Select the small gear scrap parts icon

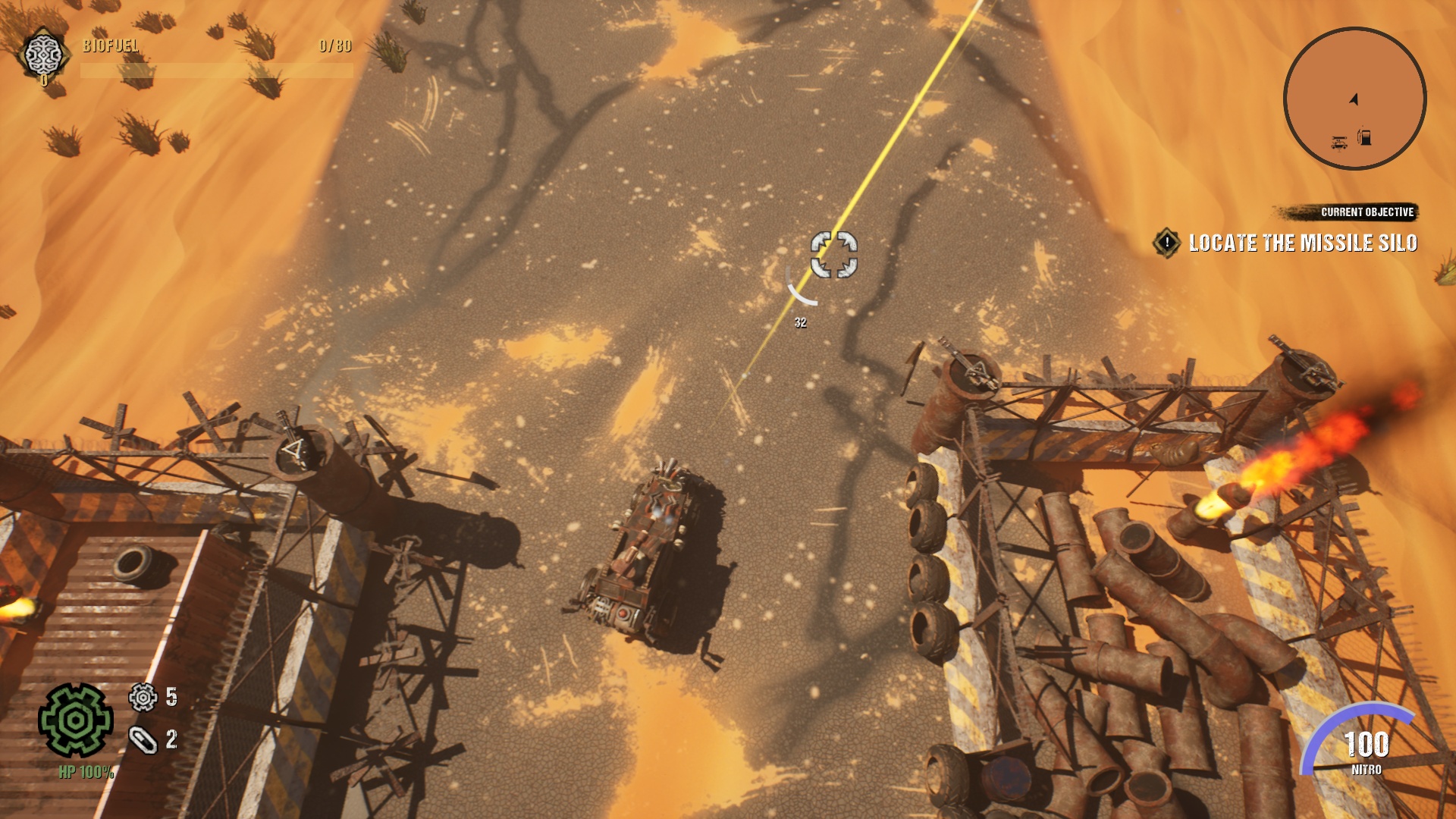[143, 697]
